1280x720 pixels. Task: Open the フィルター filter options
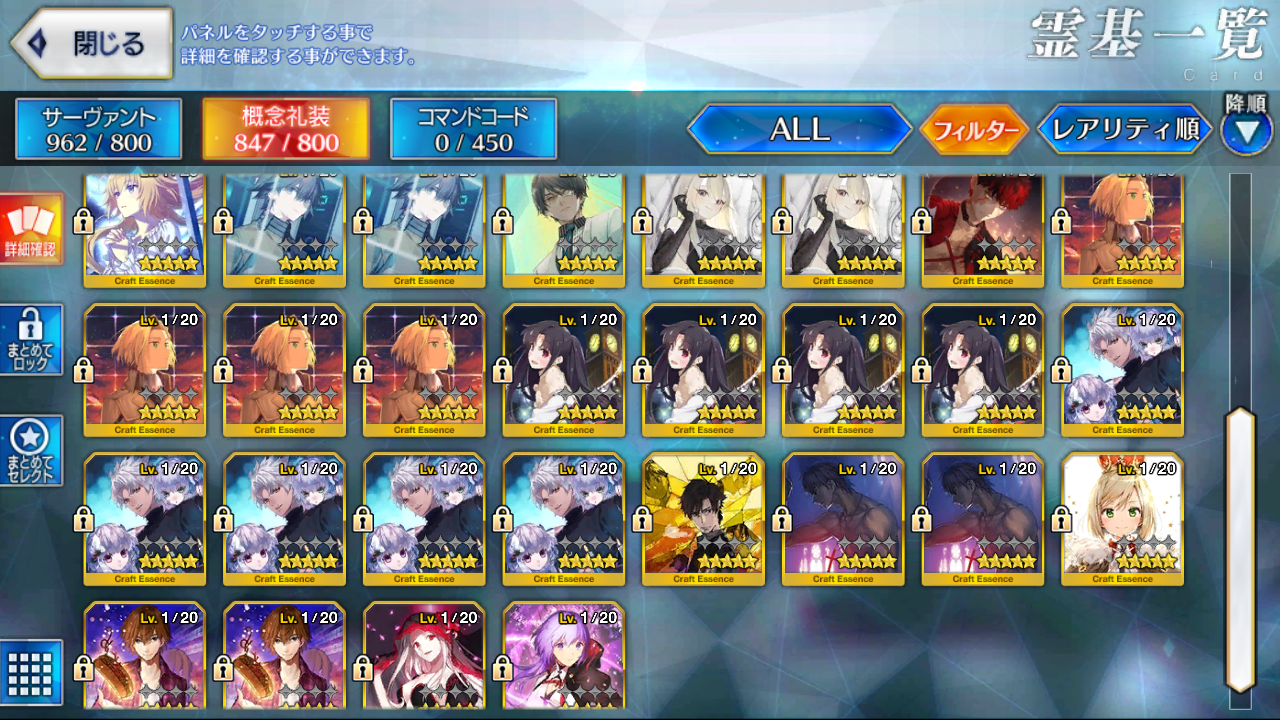coord(974,130)
